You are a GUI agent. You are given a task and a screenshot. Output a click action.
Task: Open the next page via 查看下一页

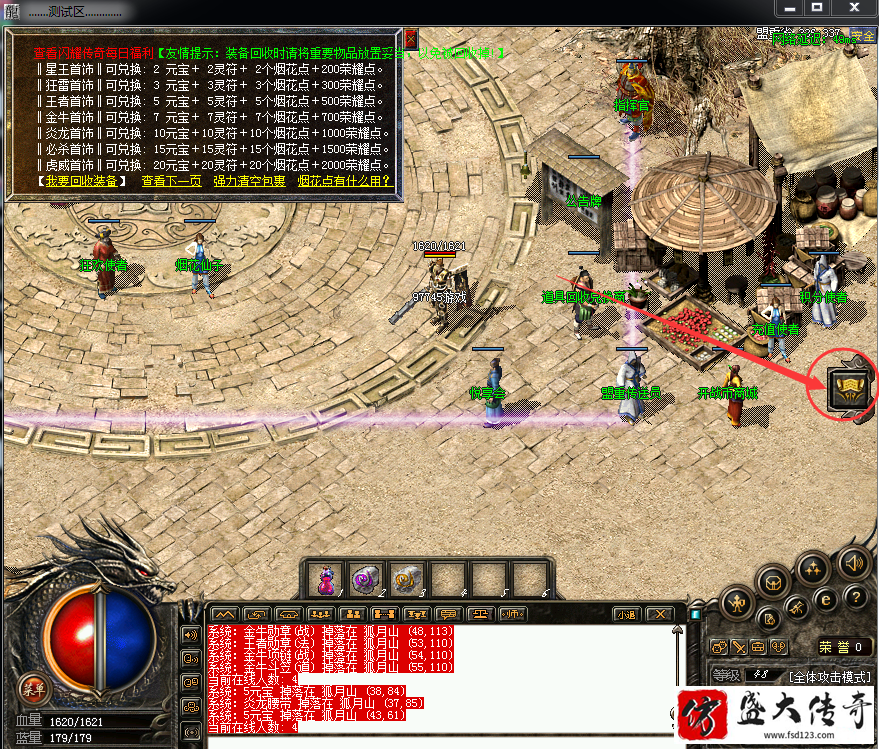coord(171,181)
